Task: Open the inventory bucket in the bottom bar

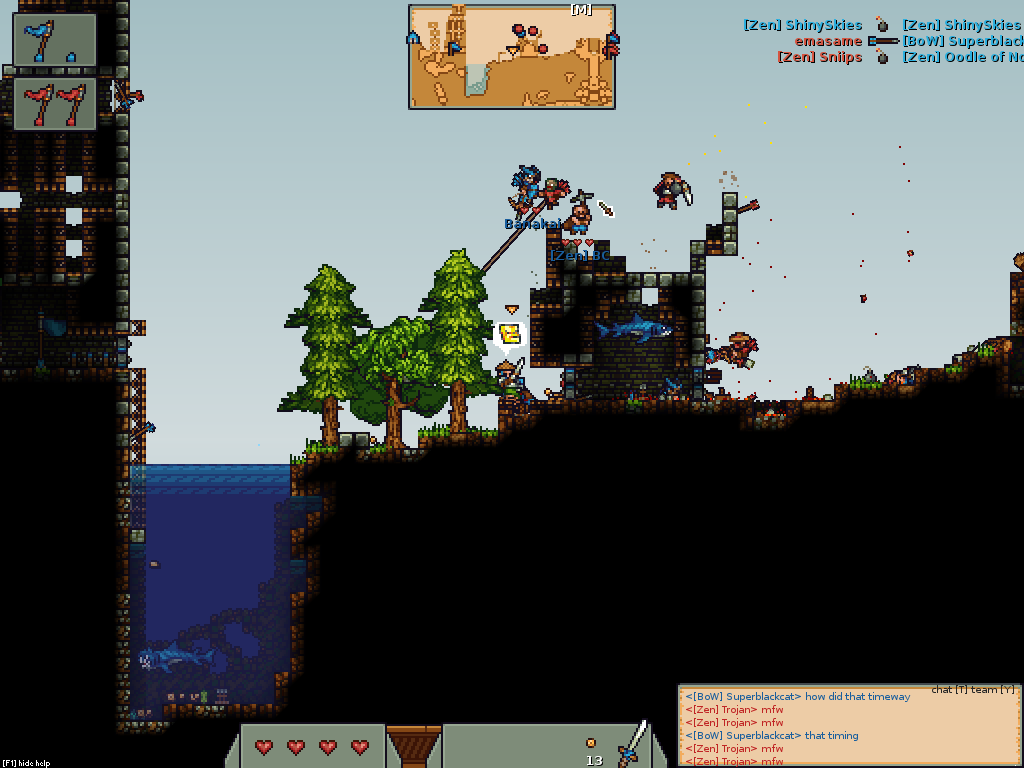Action: pyautogui.click(x=413, y=746)
